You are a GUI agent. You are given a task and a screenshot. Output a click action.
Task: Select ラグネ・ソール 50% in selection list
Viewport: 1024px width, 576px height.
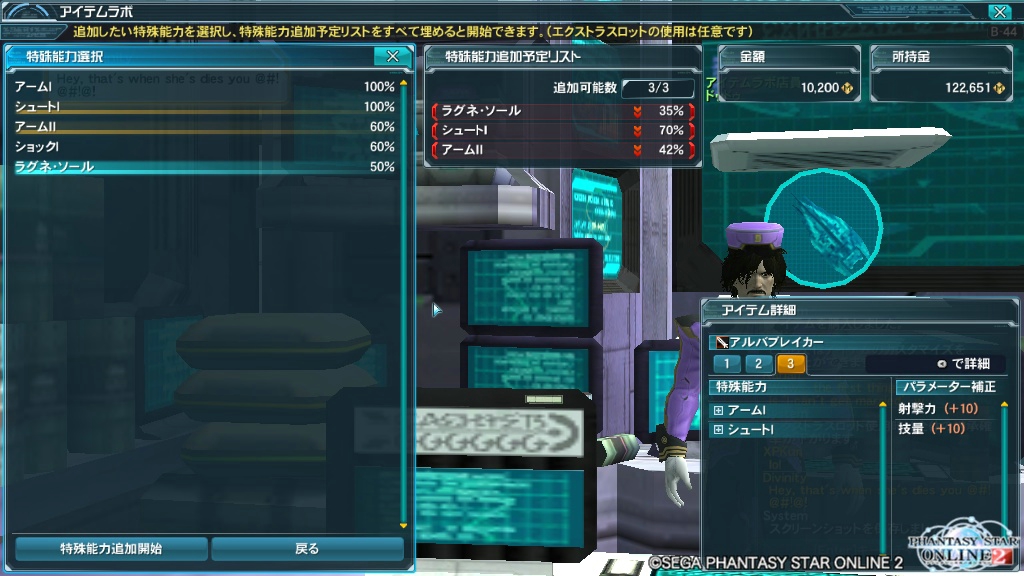click(204, 167)
